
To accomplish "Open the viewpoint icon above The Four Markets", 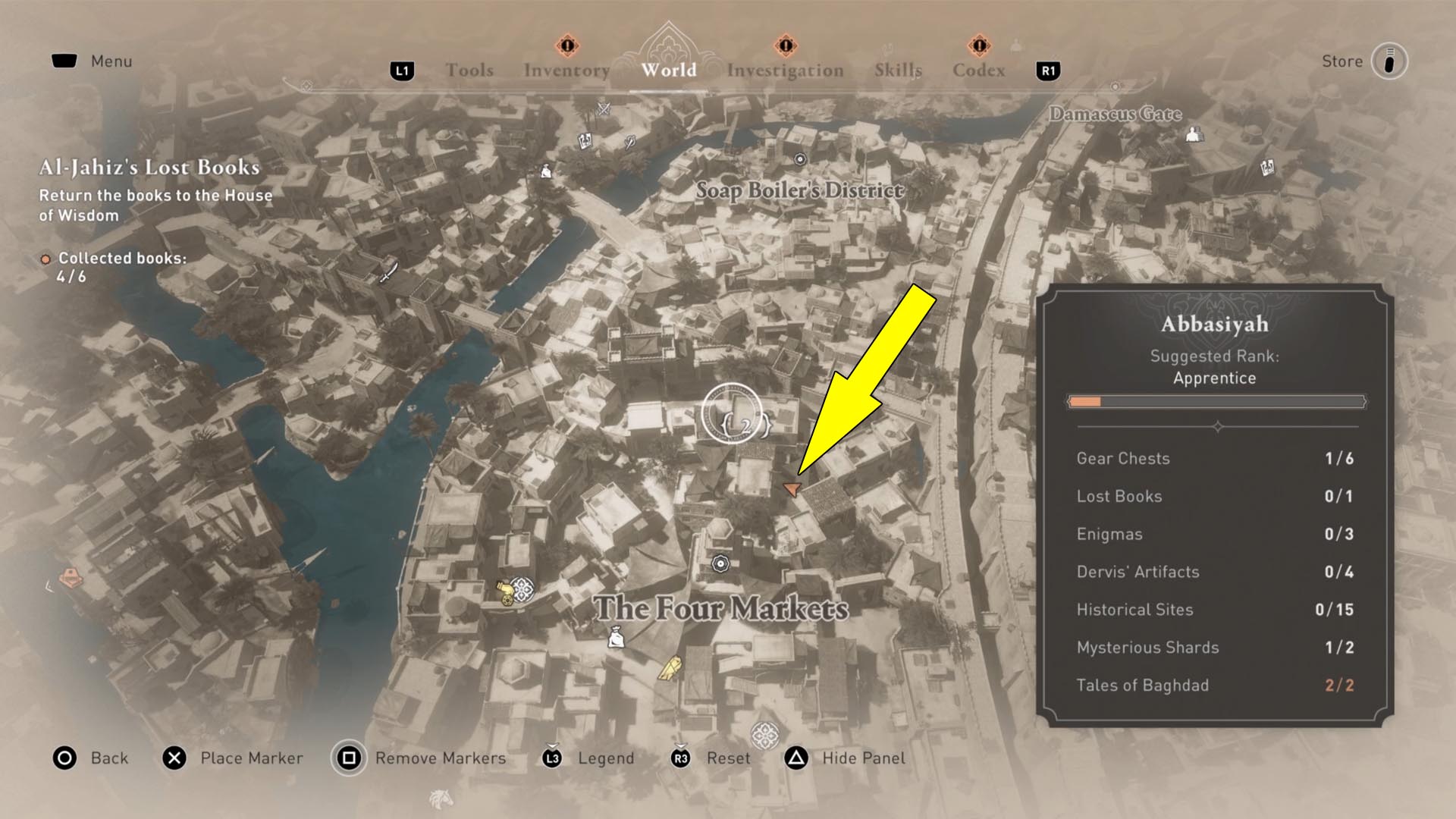I will [x=720, y=563].
